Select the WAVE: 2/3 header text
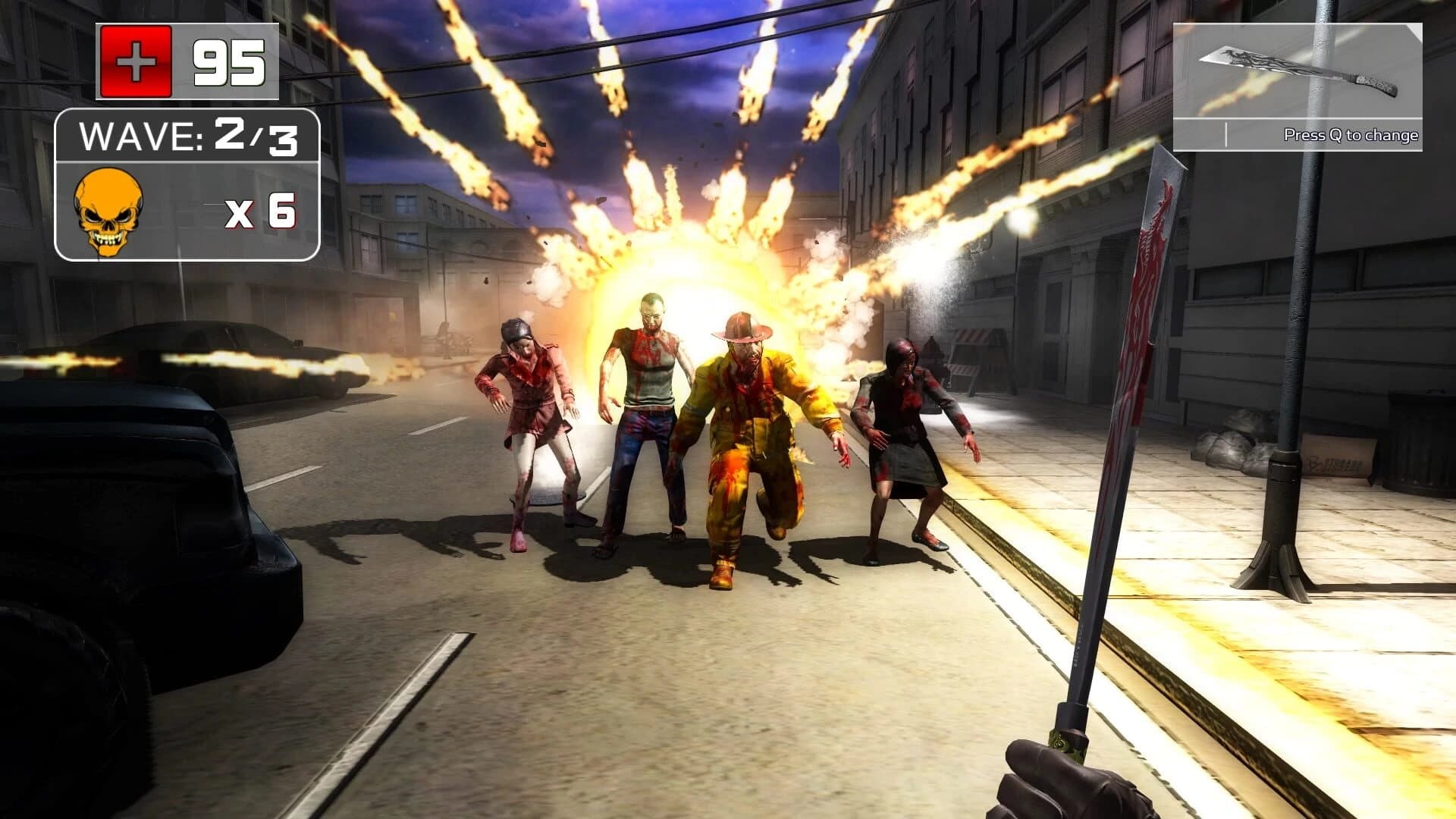This screenshot has height=819, width=1456. [x=190, y=136]
